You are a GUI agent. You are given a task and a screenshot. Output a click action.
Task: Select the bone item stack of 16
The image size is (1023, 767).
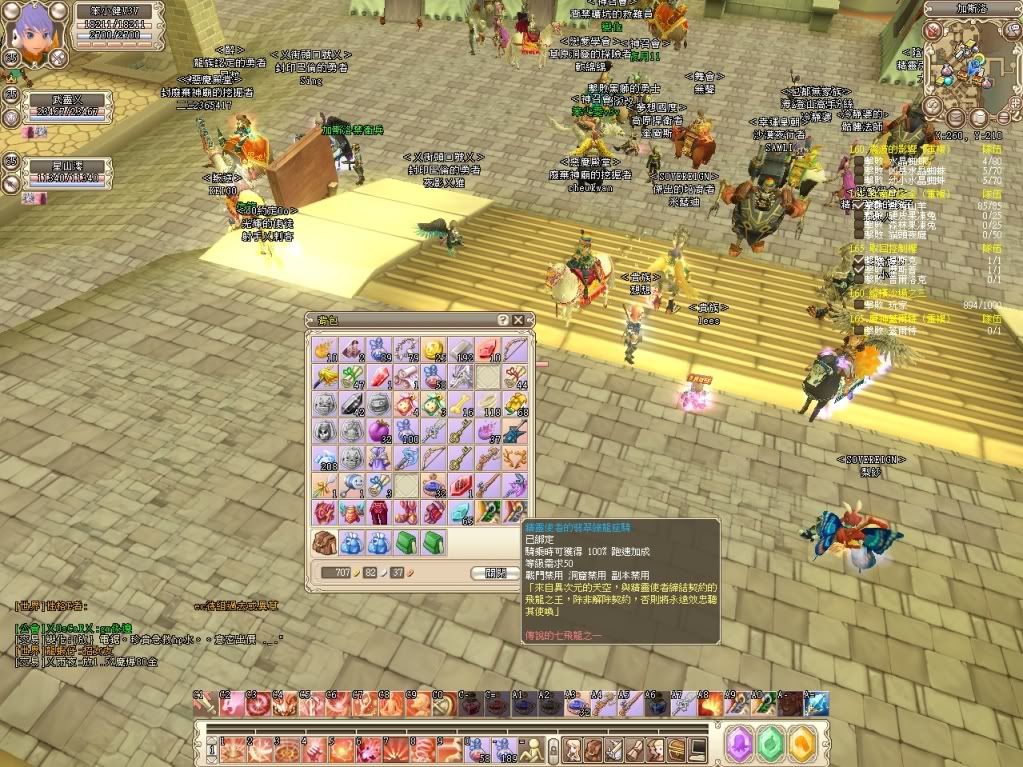460,404
